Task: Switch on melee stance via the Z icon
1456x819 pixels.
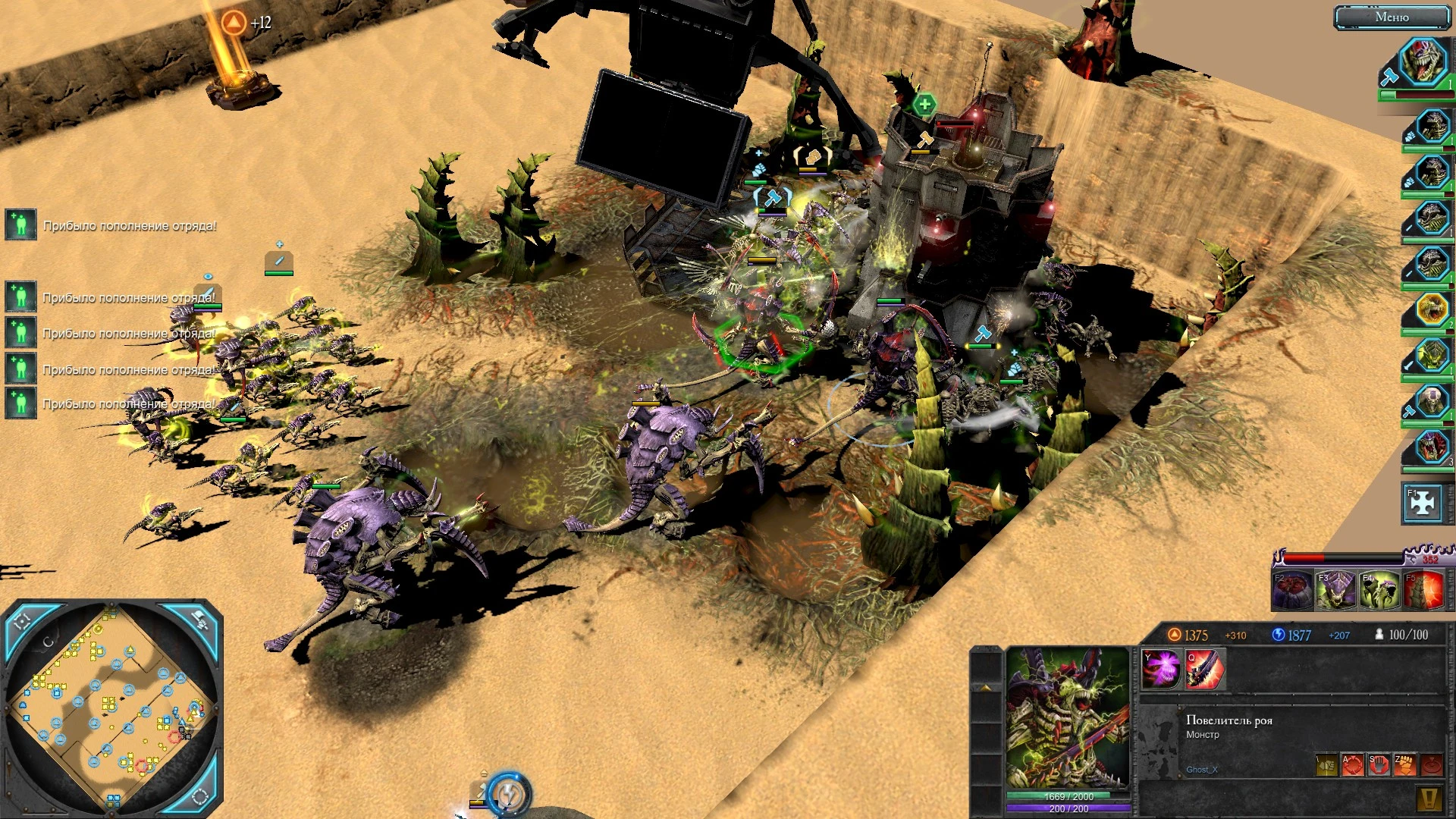Action: 1407,765
